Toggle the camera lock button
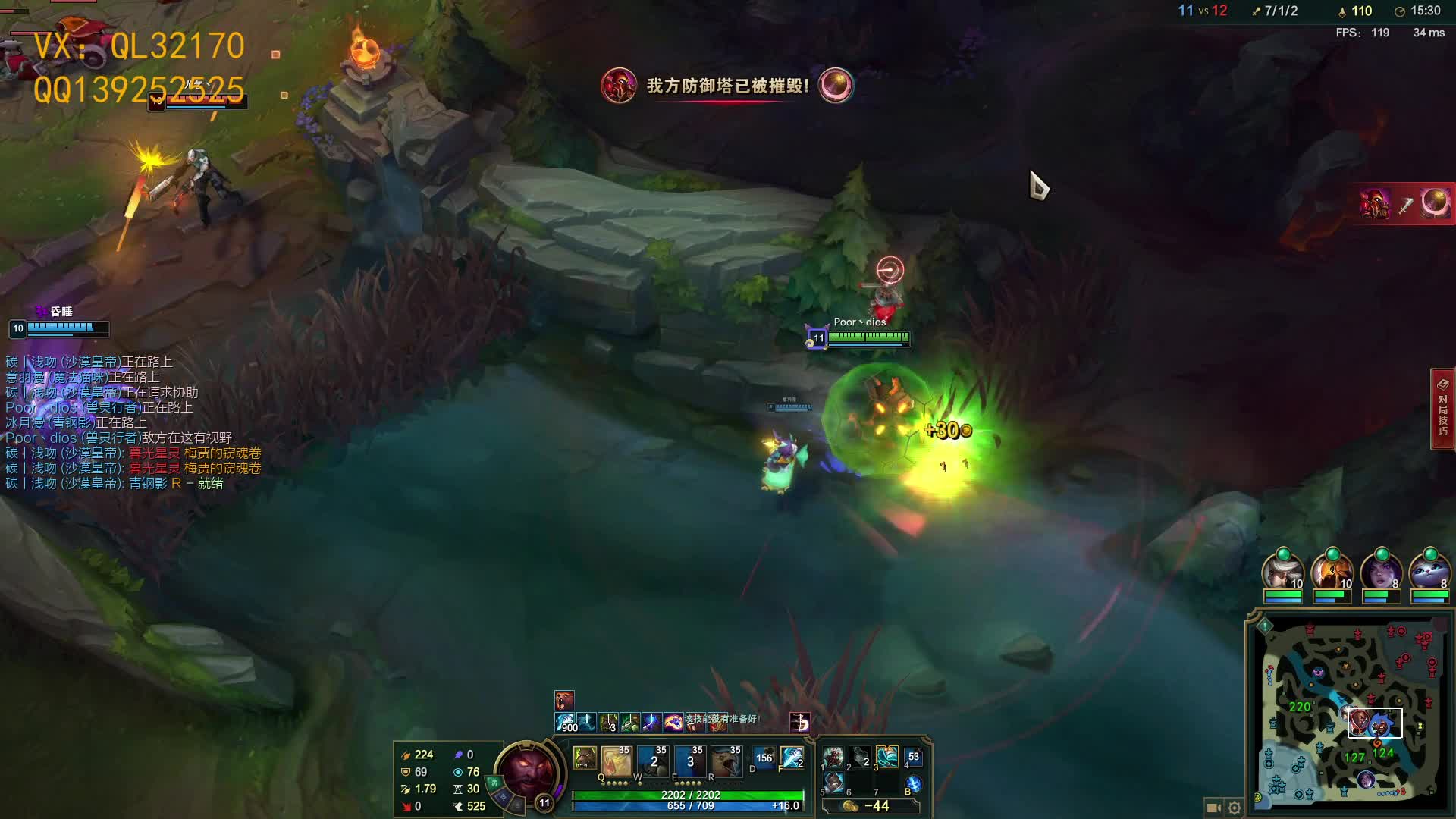Viewport: 1456px width, 819px height. pos(1213,808)
